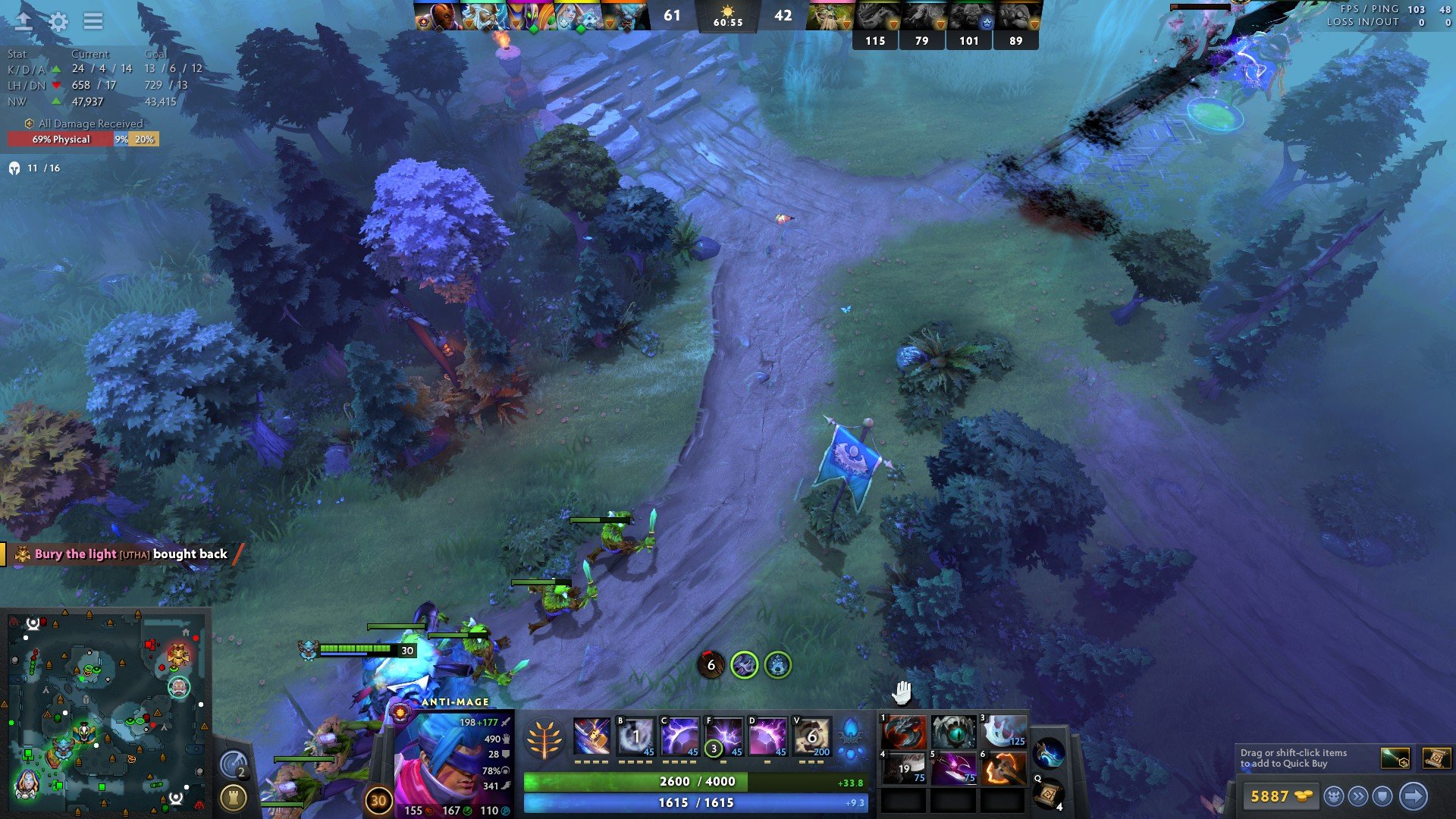Screen dimensions: 1456x819
Task: Activate the Blink ability on hotkey B
Action: (635, 736)
